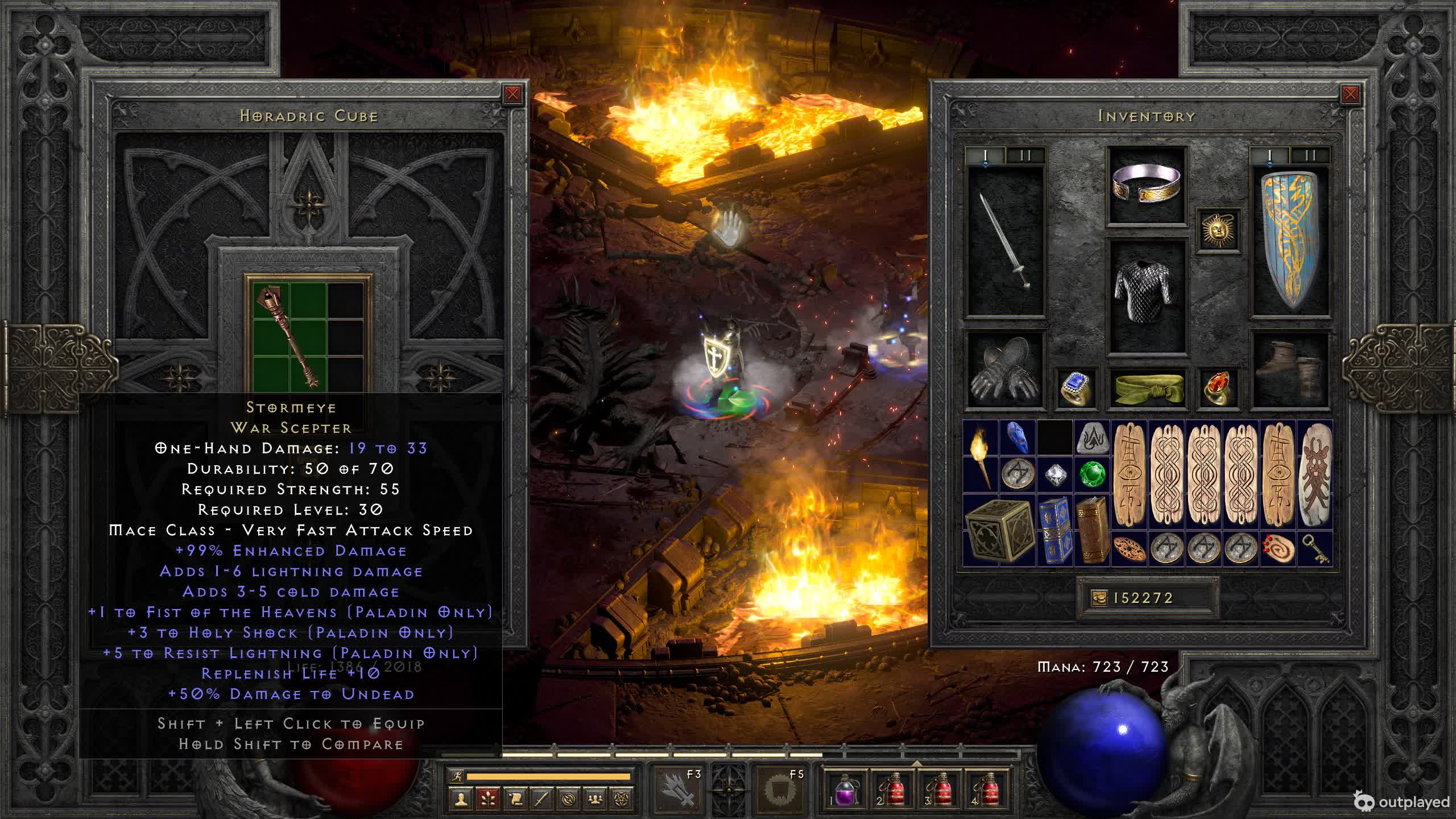This screenshot has height=819, width=1456.
Task: Pick up the green emerald gem
Action: click(x=1092, y=474)
